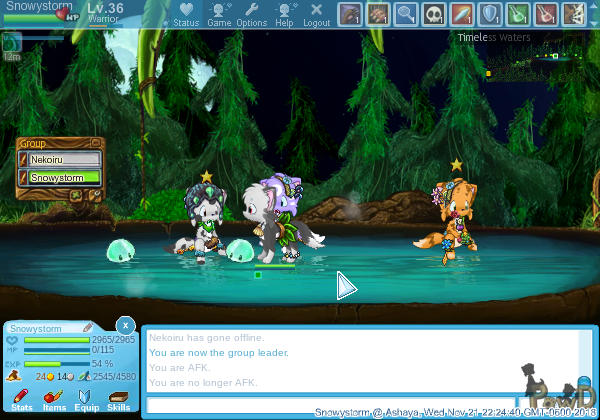Select Nekoiru in the Group list
Screen dimensions: 600x420
64,159
